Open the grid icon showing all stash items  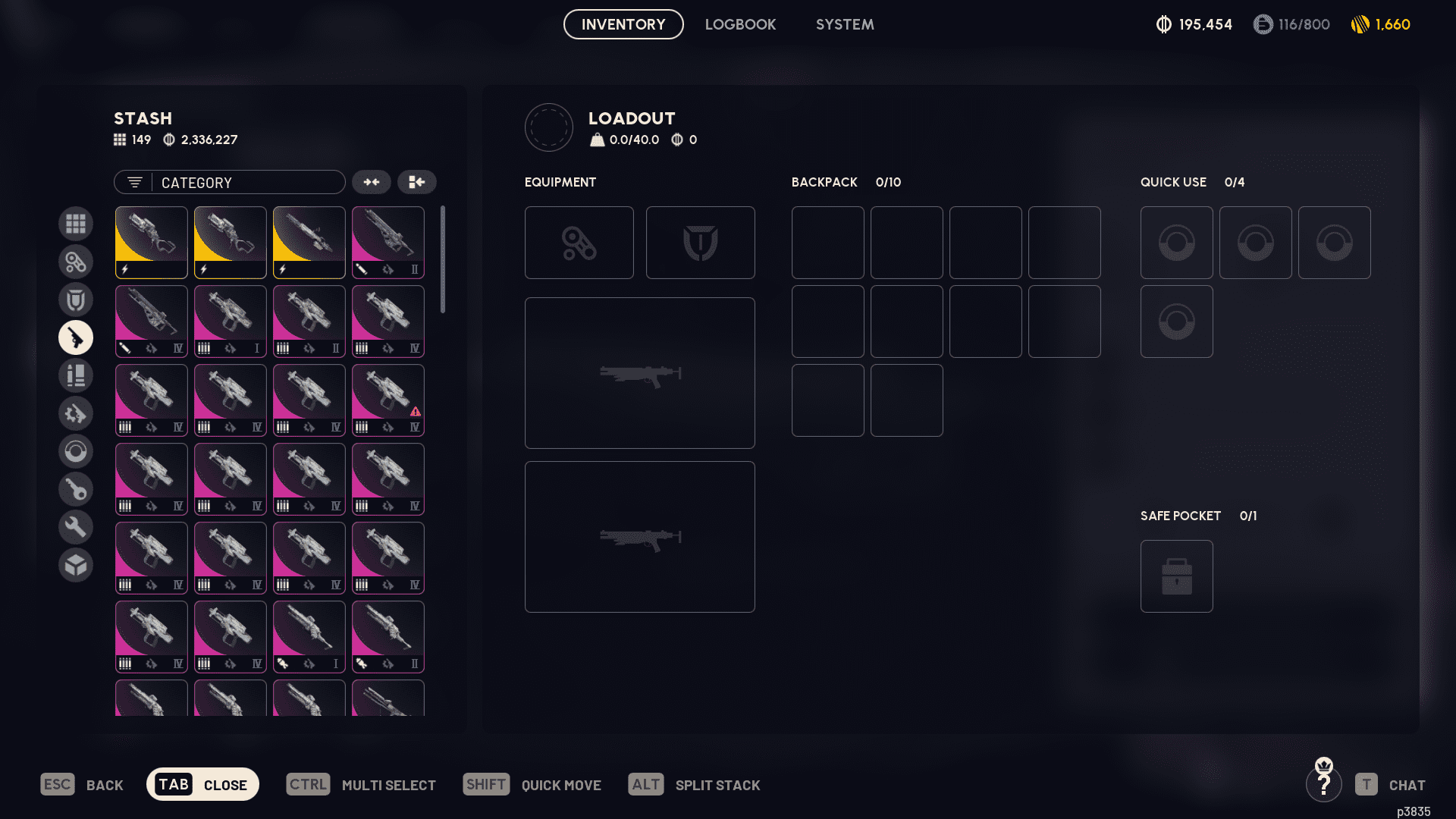(76, 224)
